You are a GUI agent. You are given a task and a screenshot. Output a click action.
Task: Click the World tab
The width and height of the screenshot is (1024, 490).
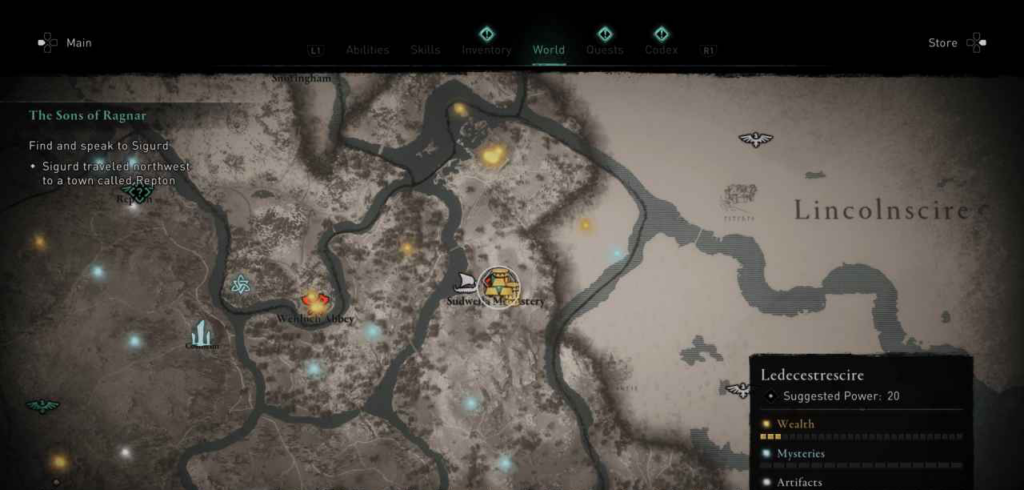coord(548,50)
